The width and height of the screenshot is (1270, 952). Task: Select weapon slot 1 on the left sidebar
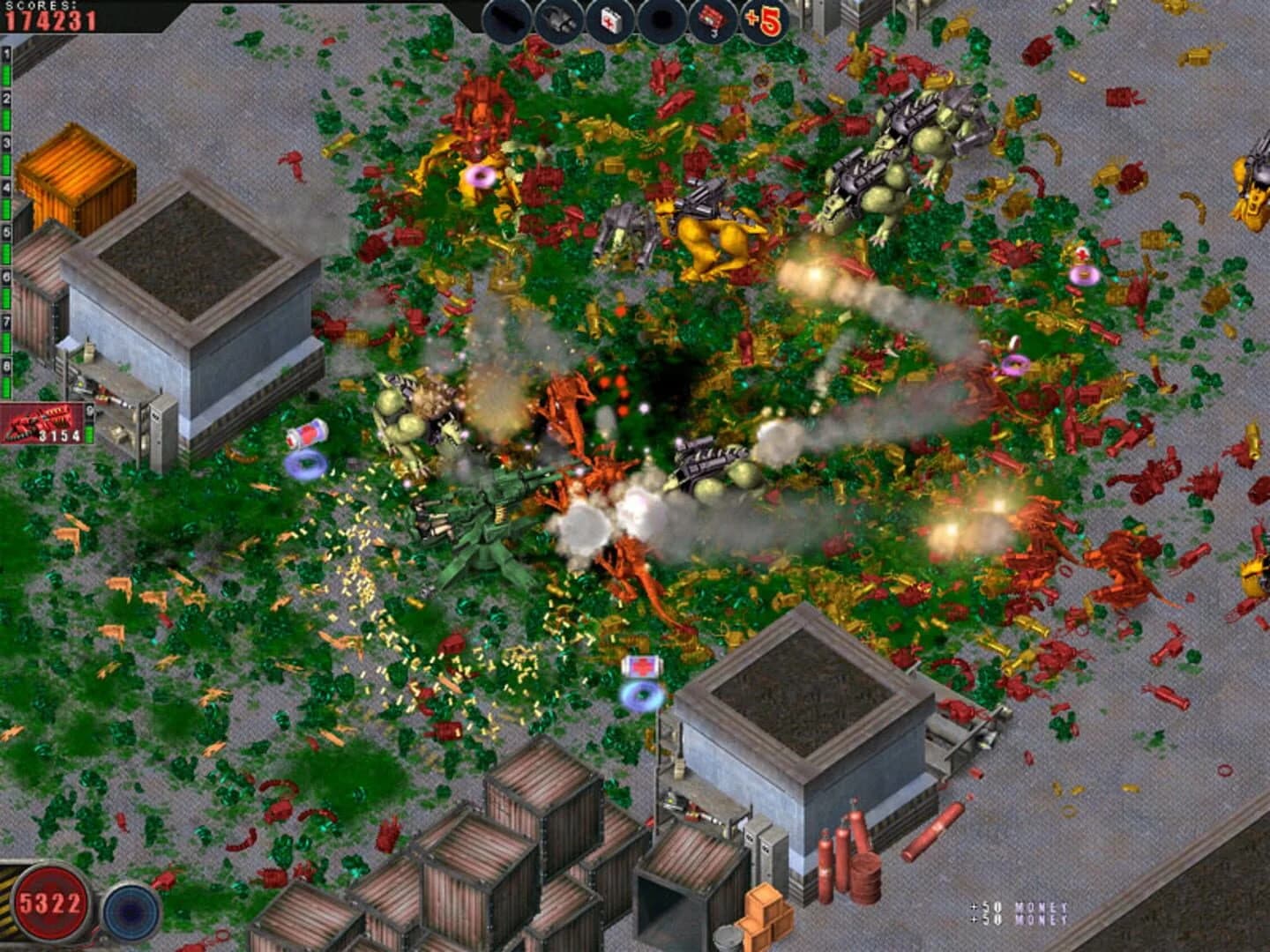point(6,52)
